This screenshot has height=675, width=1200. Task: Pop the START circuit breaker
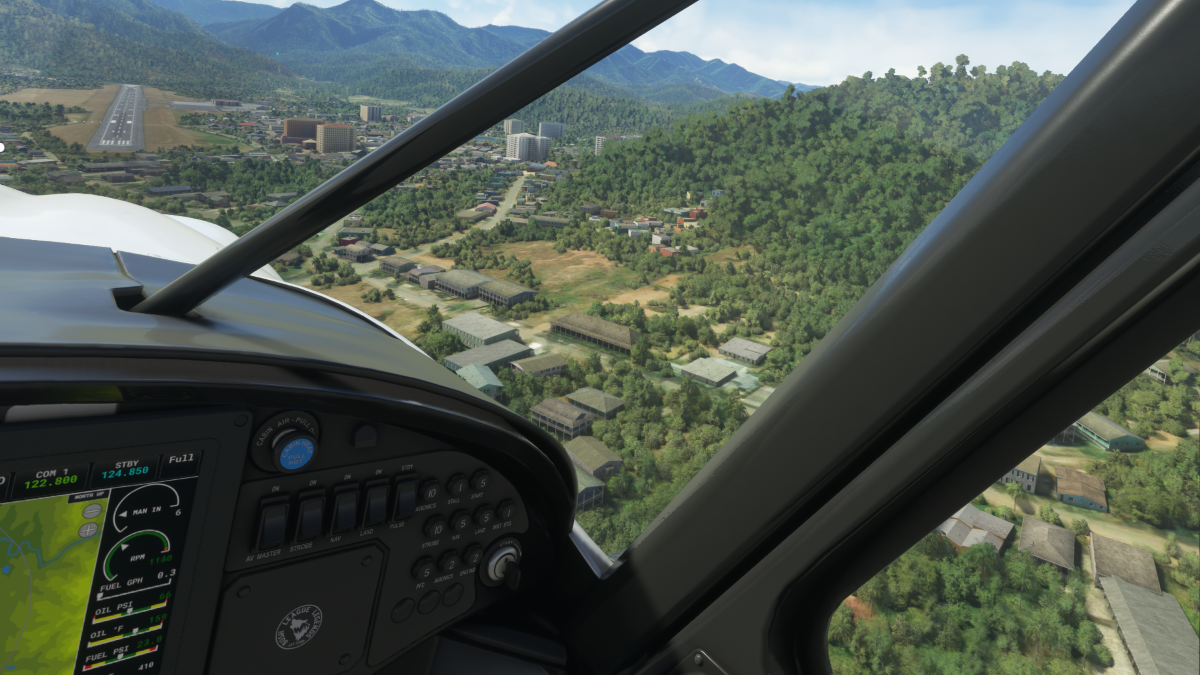pos(480,481)
